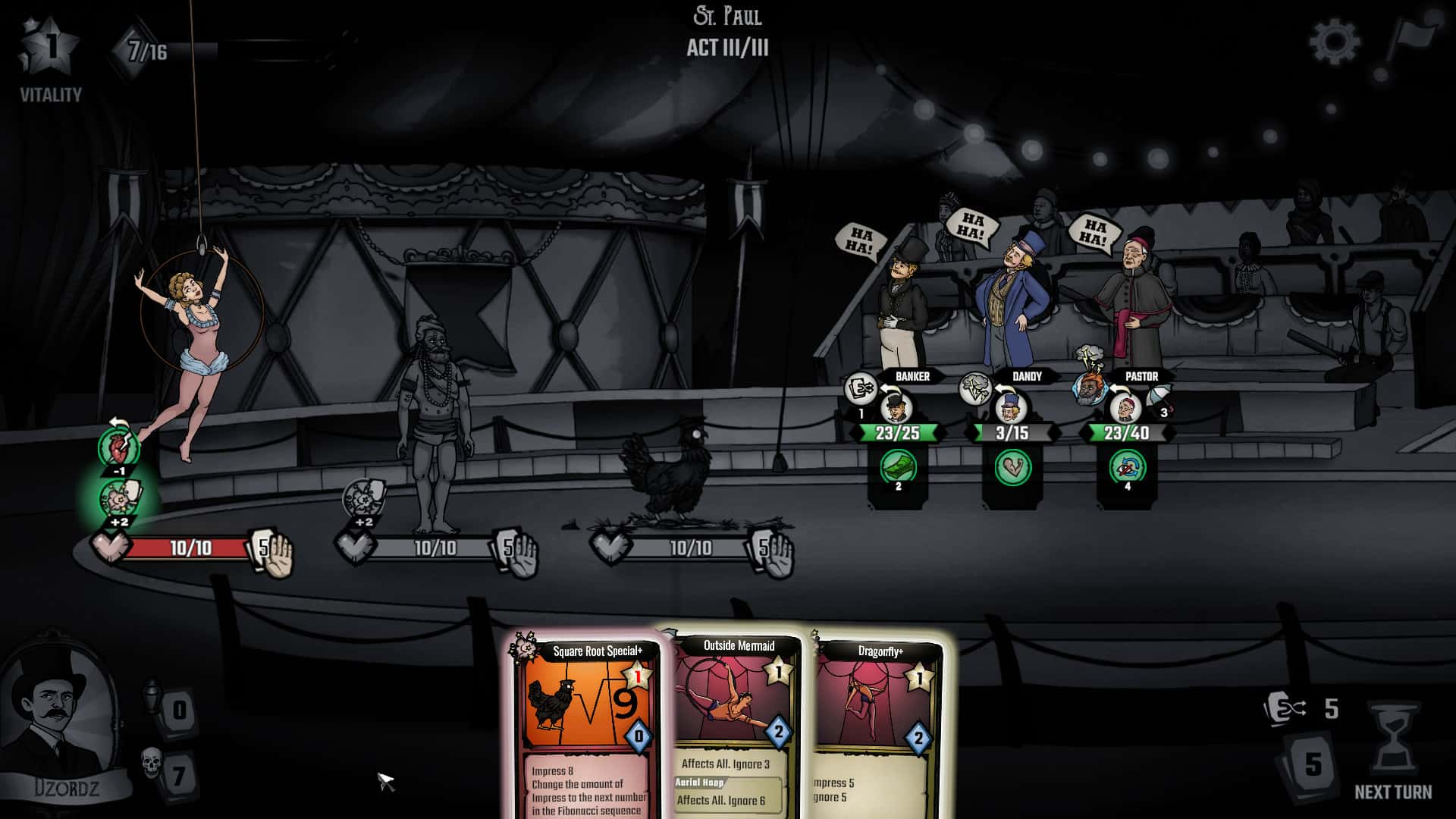Target the Banker audience portrait
Screen dimensions: 1456x819
pos(896,409)
